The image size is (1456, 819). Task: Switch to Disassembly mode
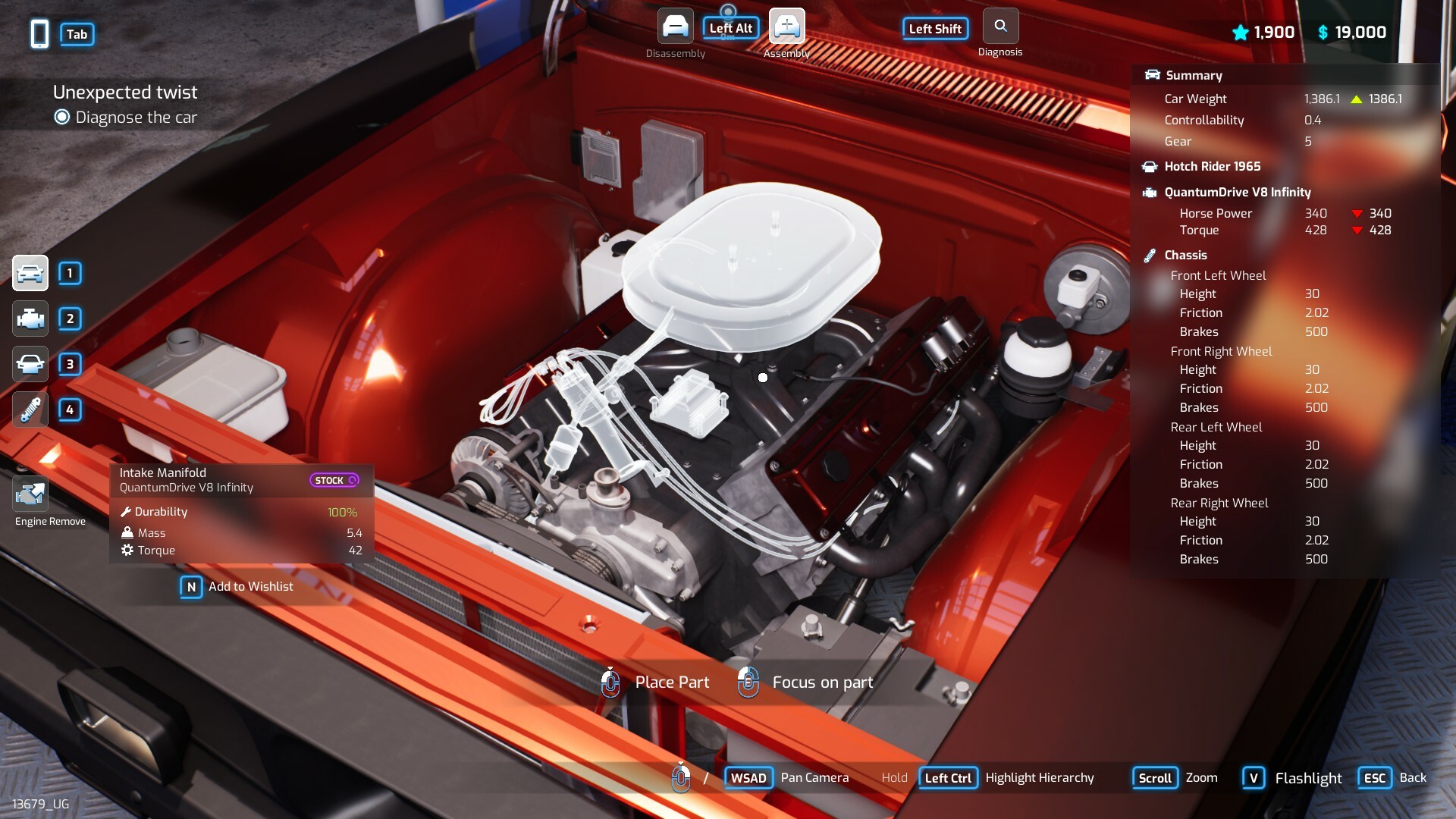[x=675, y=27]
